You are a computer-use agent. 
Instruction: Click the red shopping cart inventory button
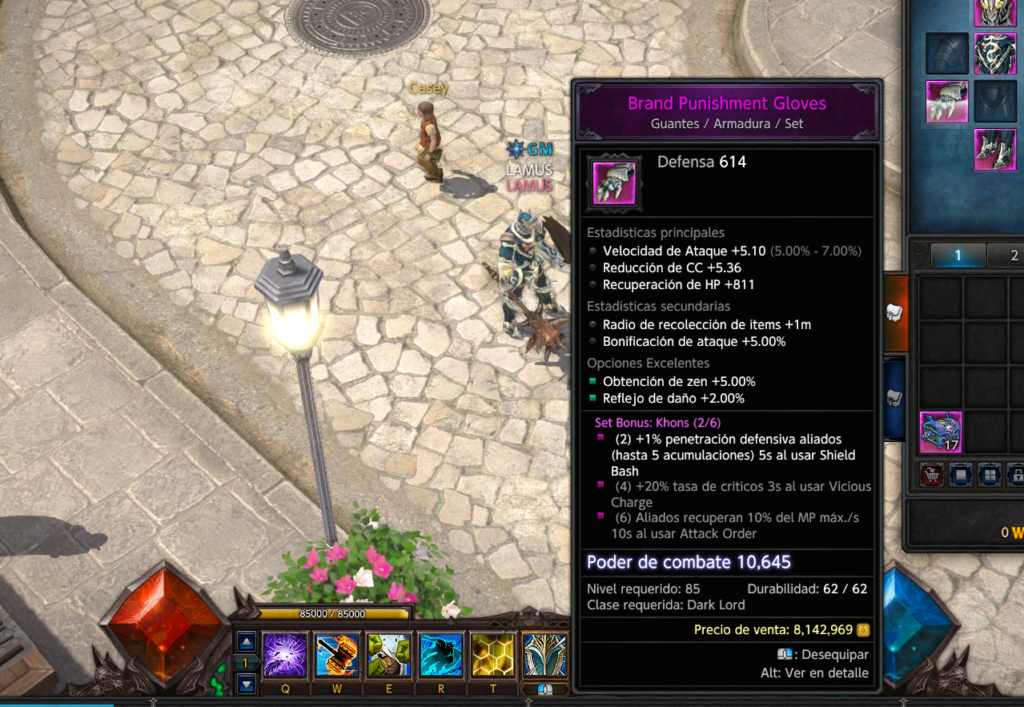click(931, 474)
